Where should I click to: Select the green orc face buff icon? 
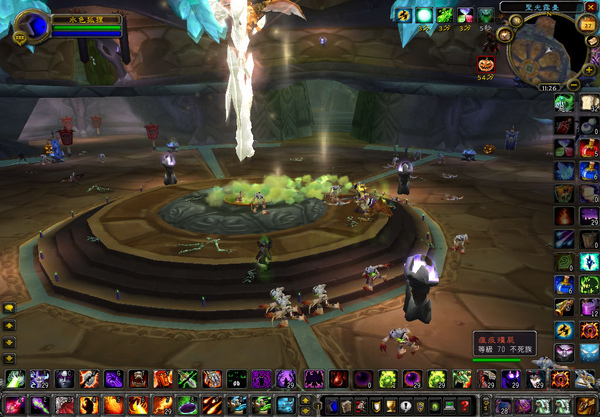pyautogui.click(x=485, y=16)
